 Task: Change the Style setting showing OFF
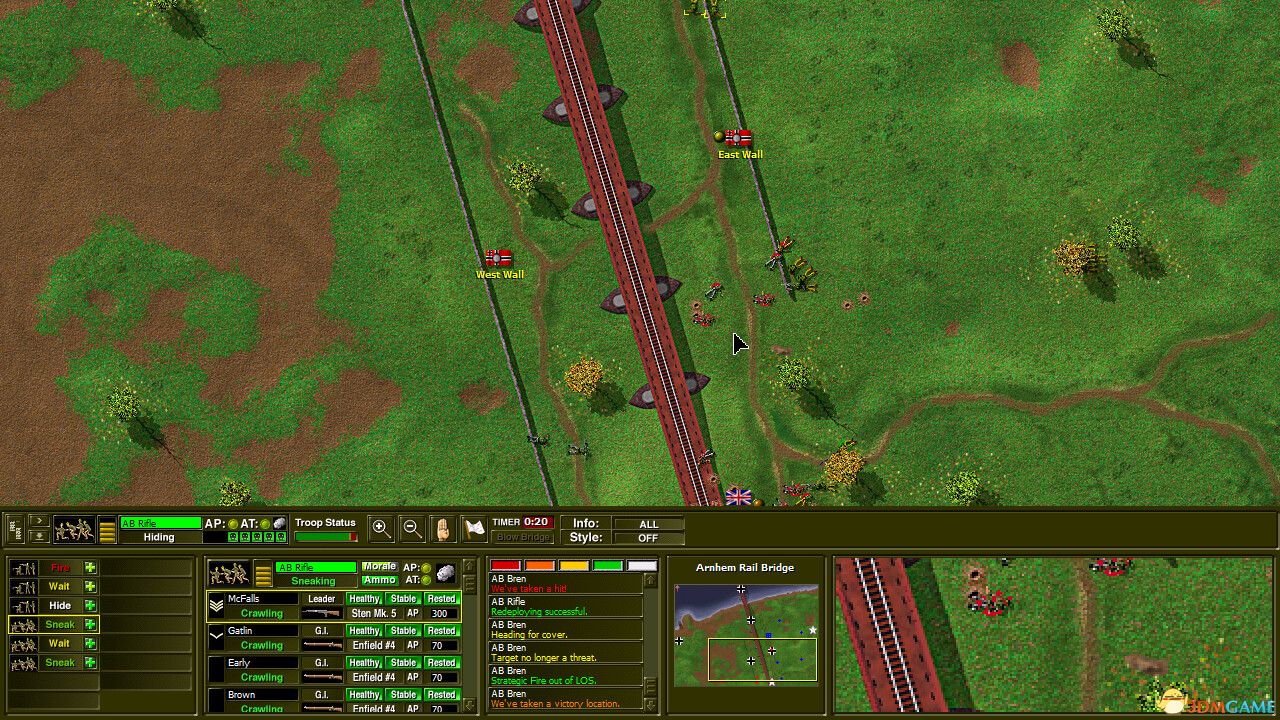(648, 538)
